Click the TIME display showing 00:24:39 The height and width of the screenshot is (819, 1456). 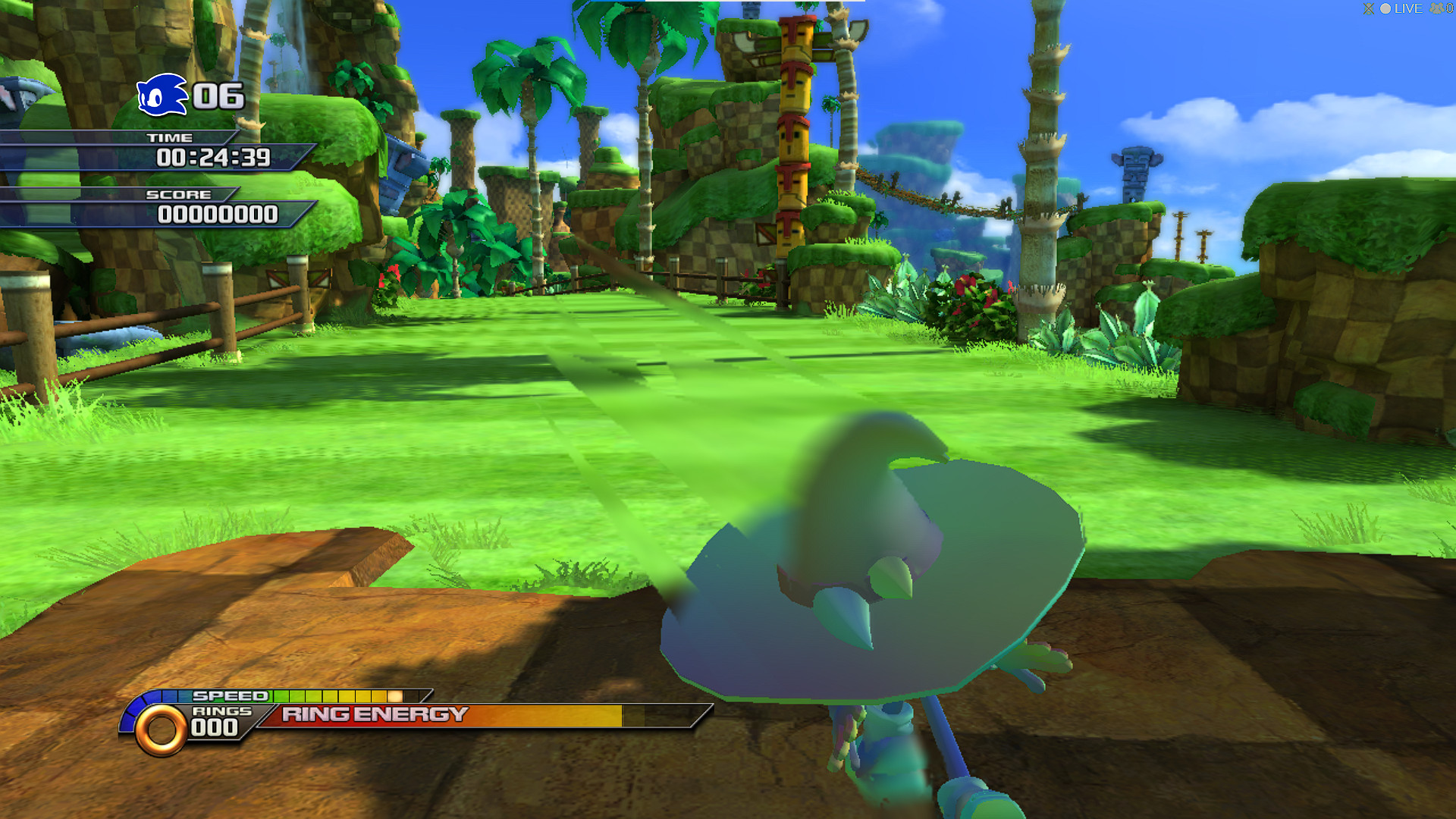coord(215,158)
